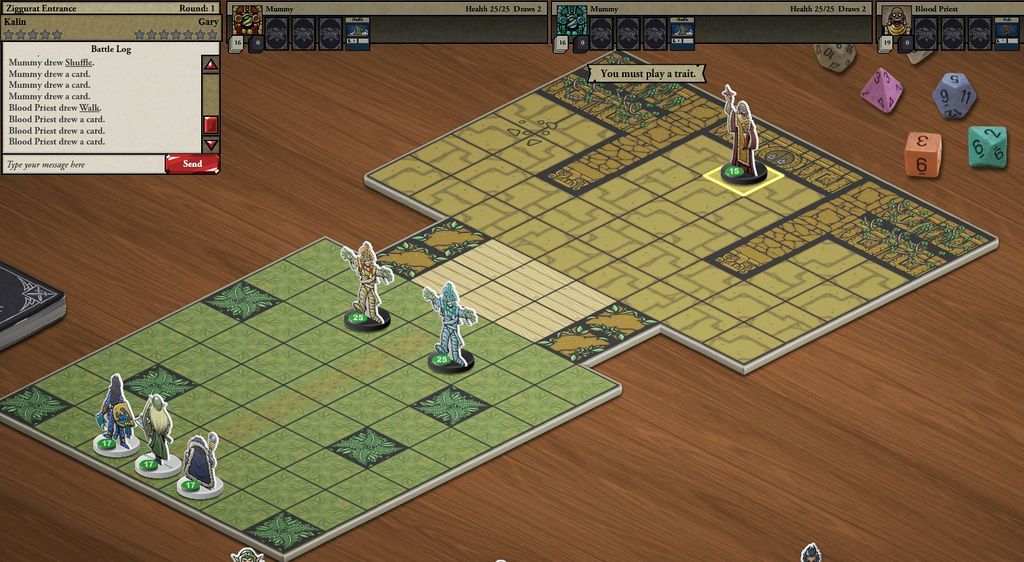
Task: Click the Battle Log down arrow
Action: pos(210,145)
